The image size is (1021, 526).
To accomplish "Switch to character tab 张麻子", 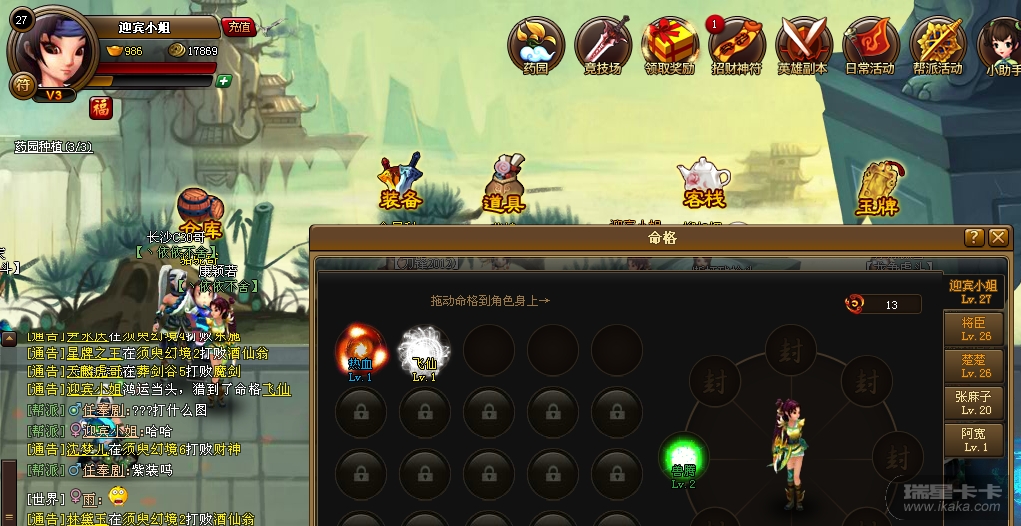I will point(975,403).
